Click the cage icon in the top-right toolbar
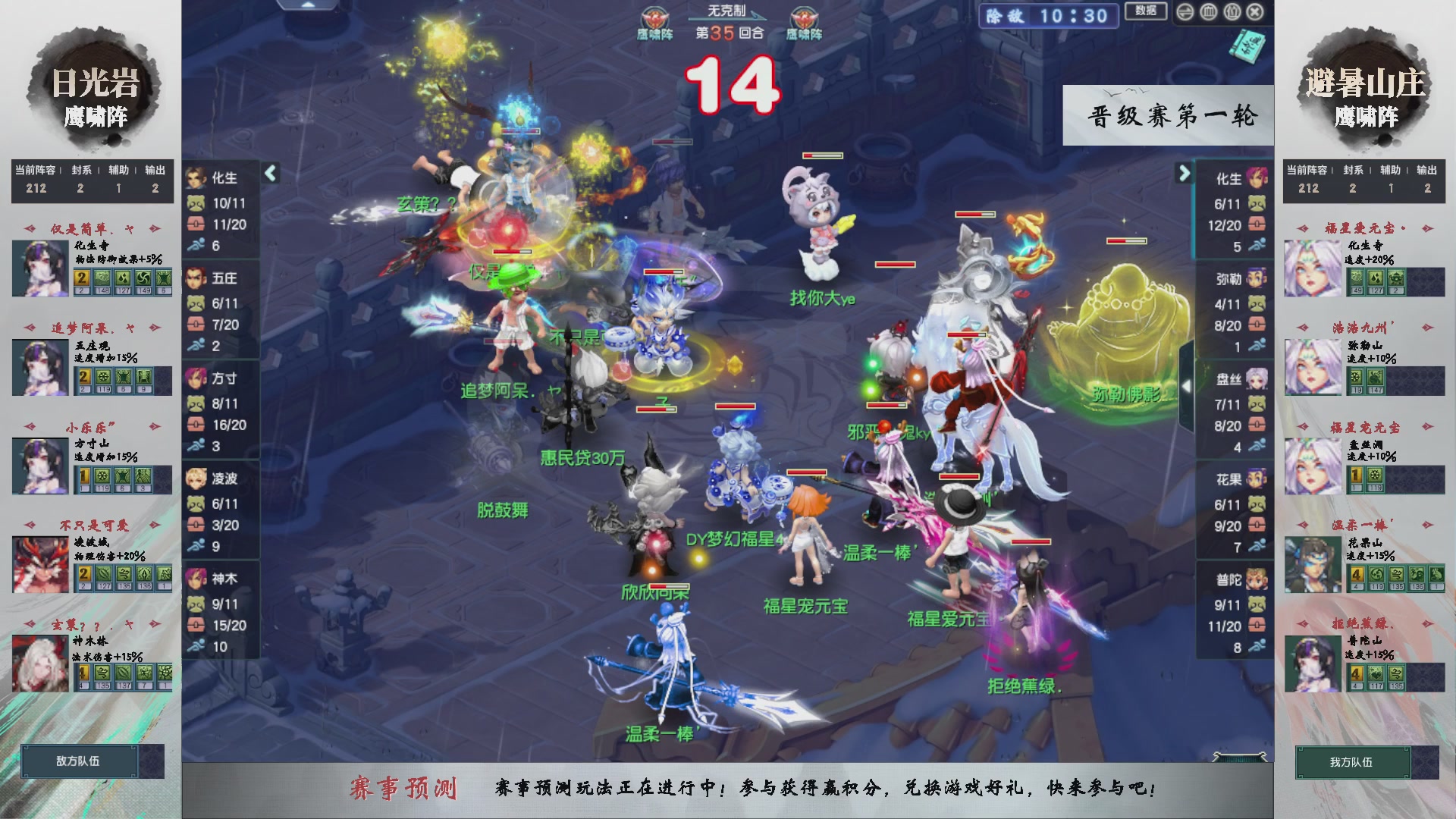The width and height of the screenshot is (1456, 819). coord(1208,11)
